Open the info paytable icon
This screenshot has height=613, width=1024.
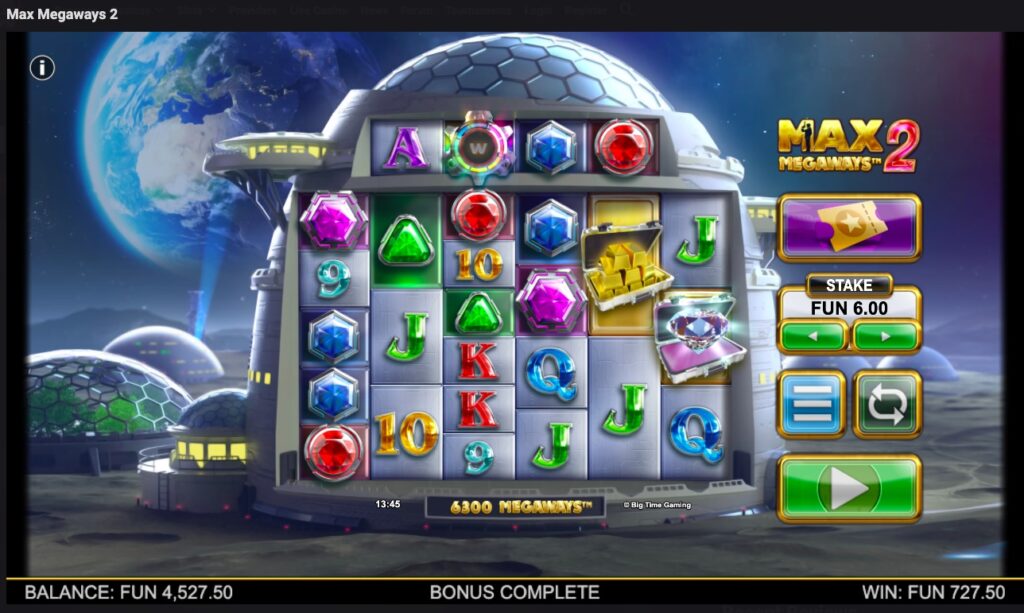(42, 68)
